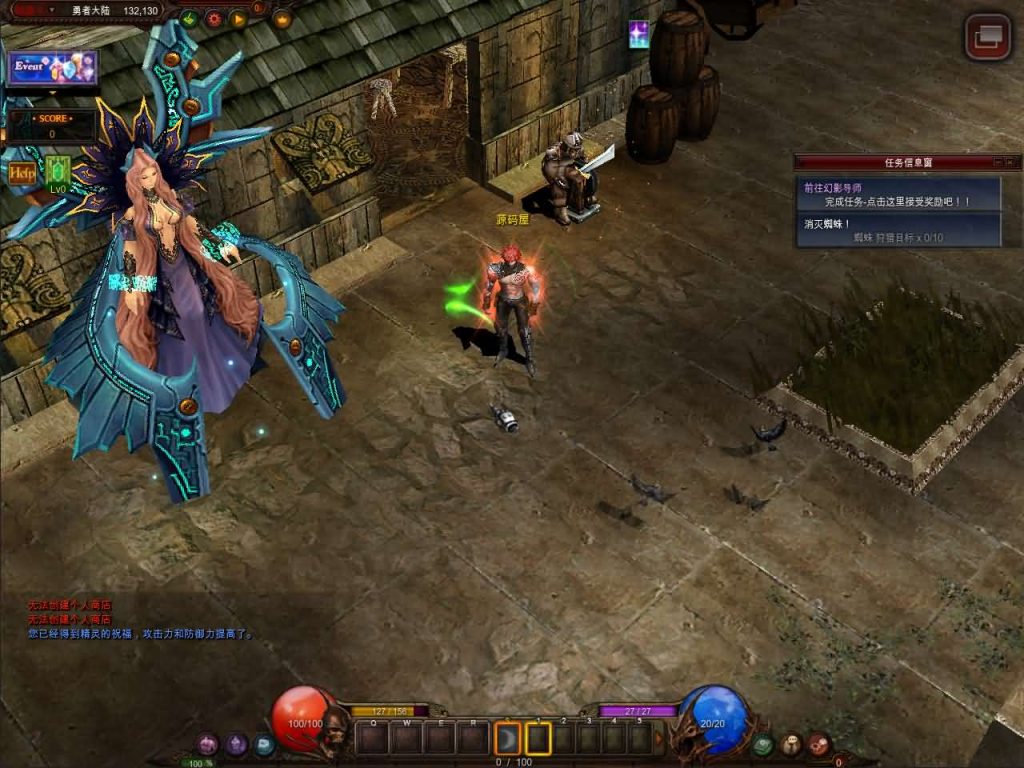Screen dimensions: 1024x768
Task: Click the sparkling purple buff icon
Action: [x=638, y=35]
